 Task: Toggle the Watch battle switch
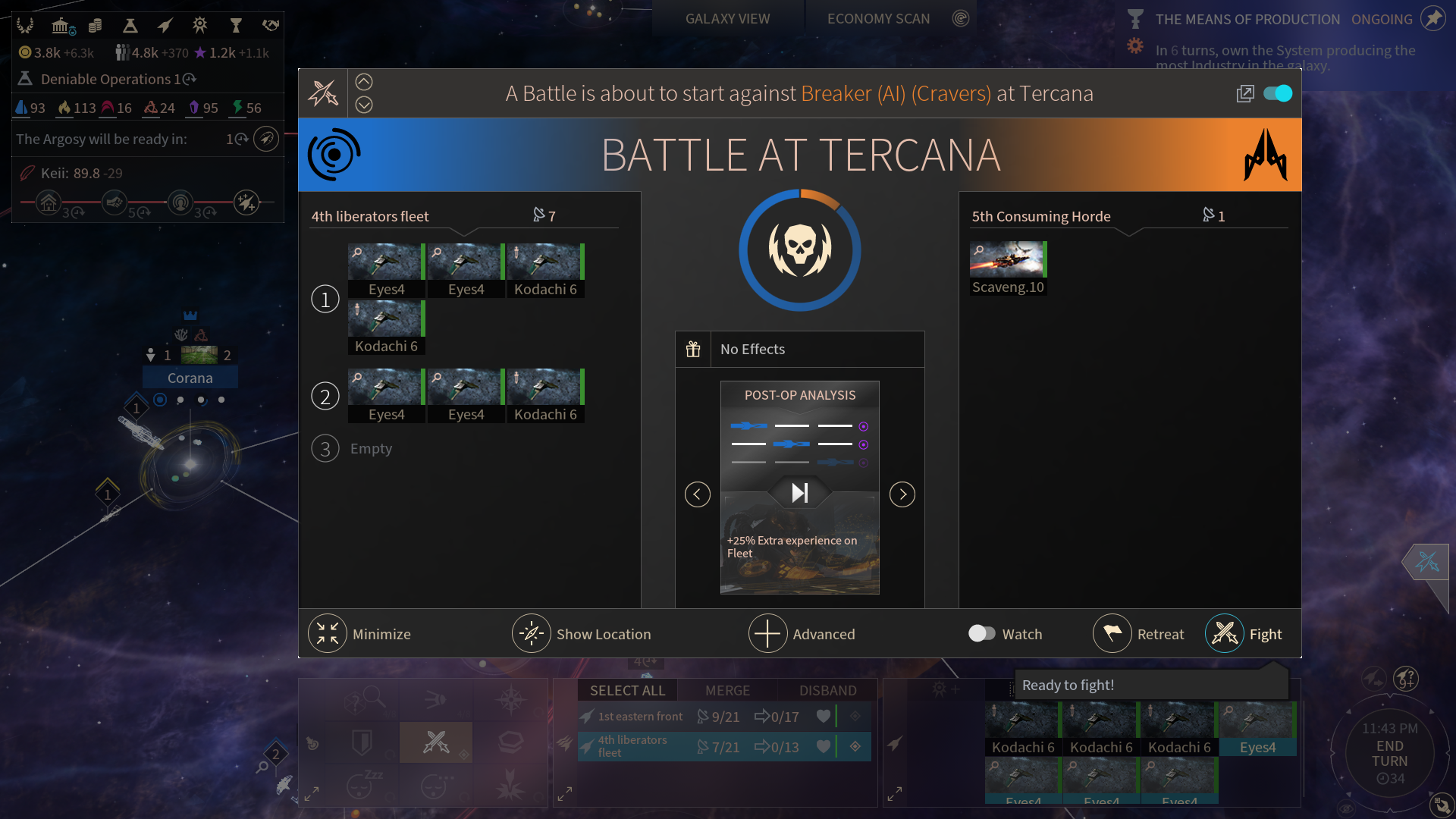click(982, 633)
